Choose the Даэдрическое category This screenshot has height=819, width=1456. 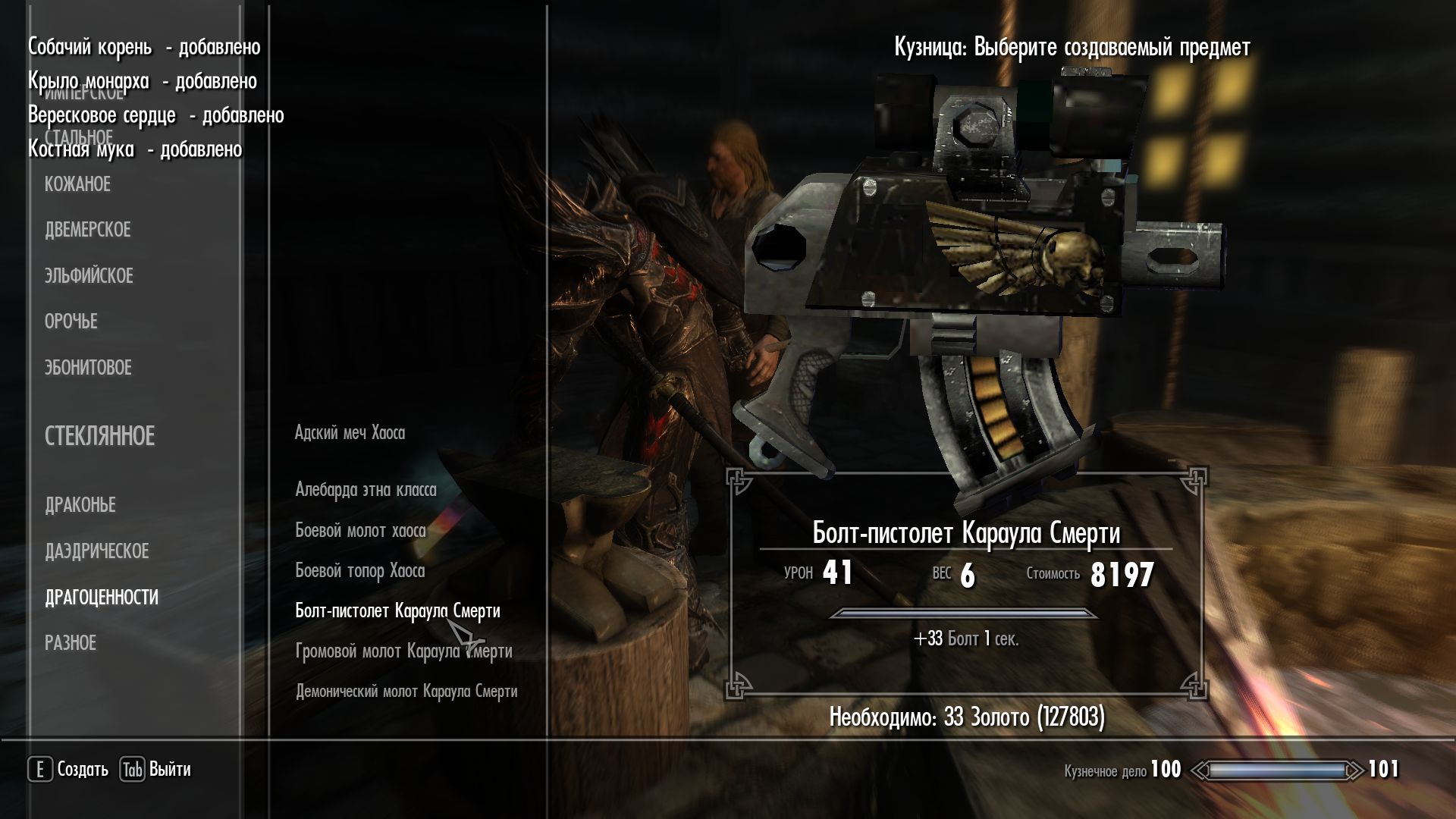(x=96, y=551)
